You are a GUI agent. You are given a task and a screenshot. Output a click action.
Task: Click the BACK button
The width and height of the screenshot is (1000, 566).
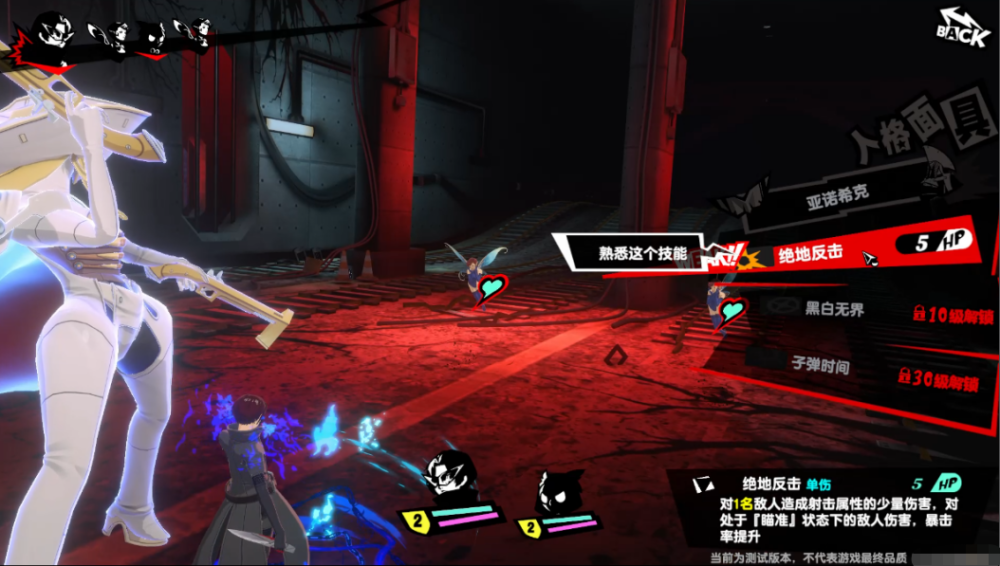[x=963, y=28]
